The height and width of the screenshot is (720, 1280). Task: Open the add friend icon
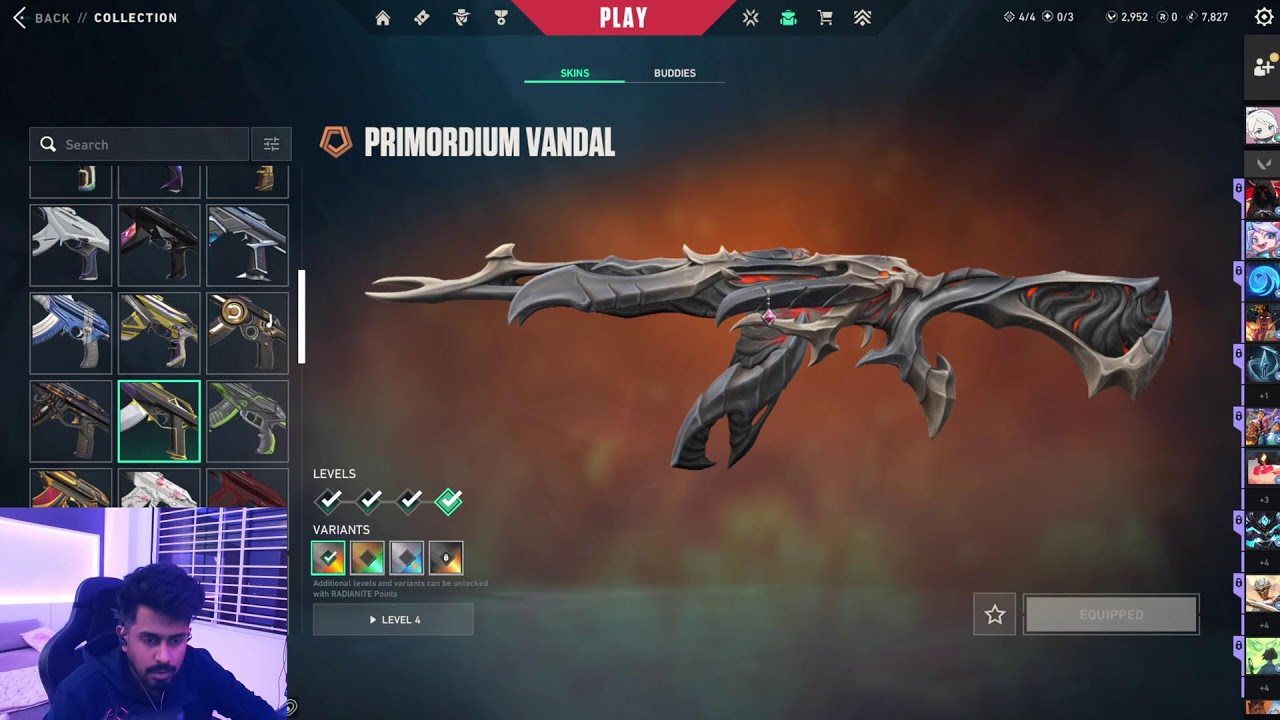[1262, 67]
